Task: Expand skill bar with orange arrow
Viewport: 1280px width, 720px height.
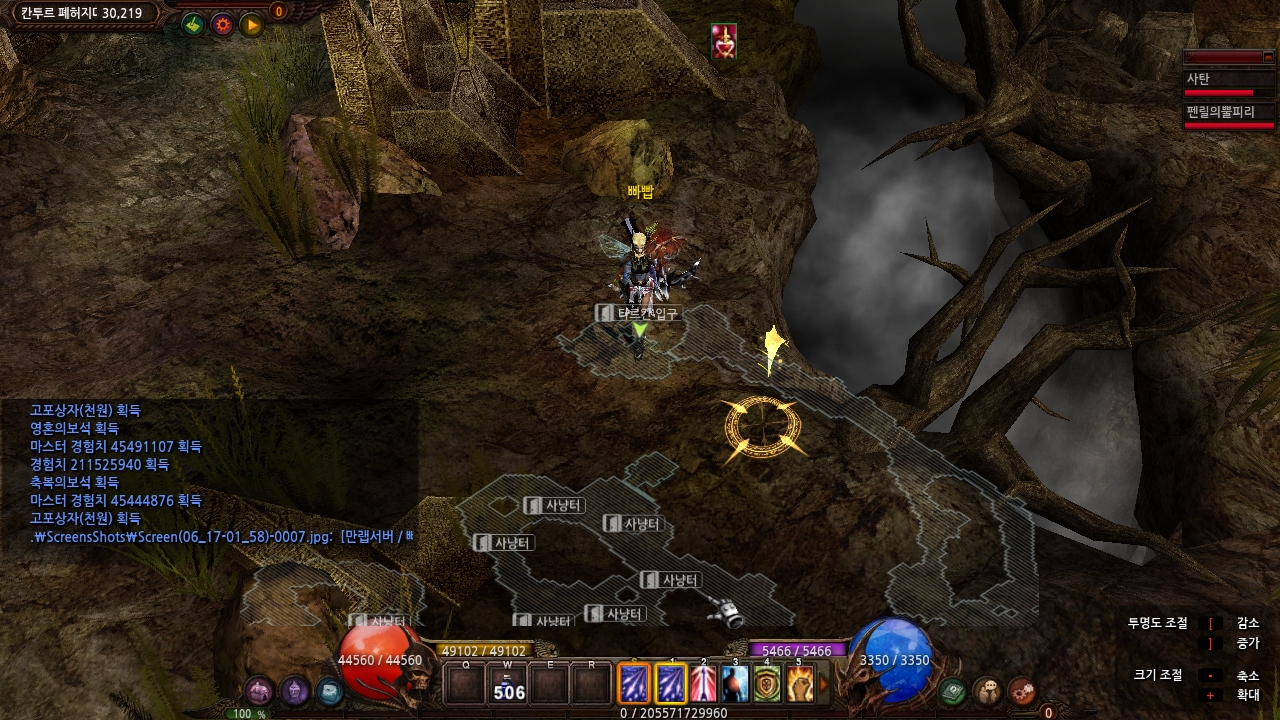Action: click(824, 685)
